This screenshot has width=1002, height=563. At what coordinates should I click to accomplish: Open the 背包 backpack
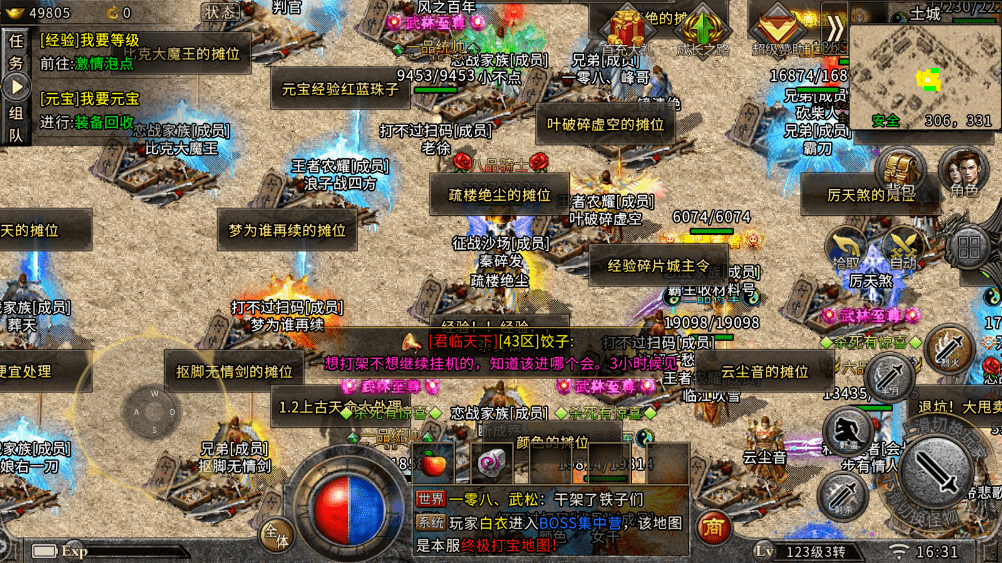900,172
